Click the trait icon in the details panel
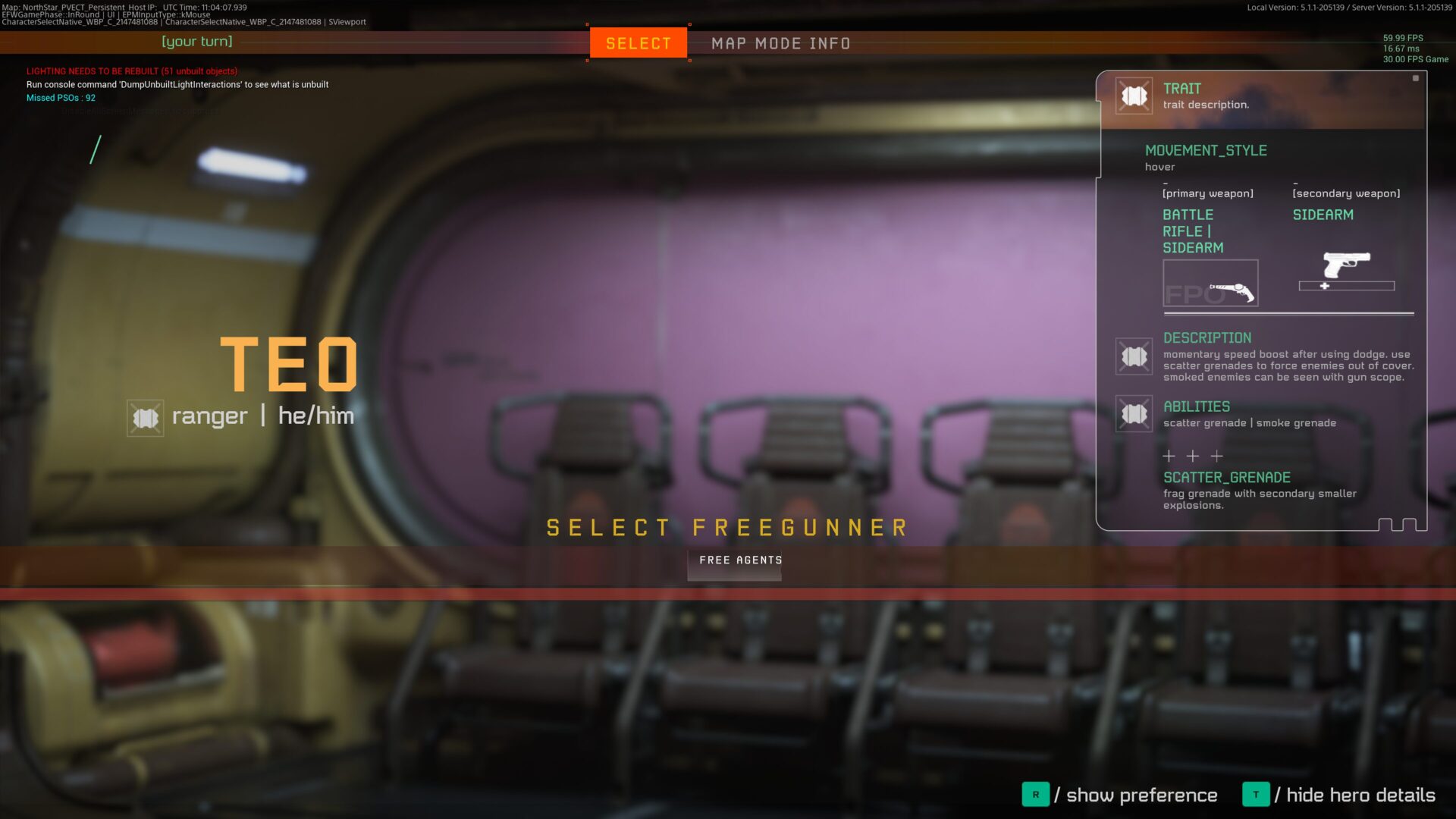Viewport: 1456px width, 819px height. (x=1134, y=96)
